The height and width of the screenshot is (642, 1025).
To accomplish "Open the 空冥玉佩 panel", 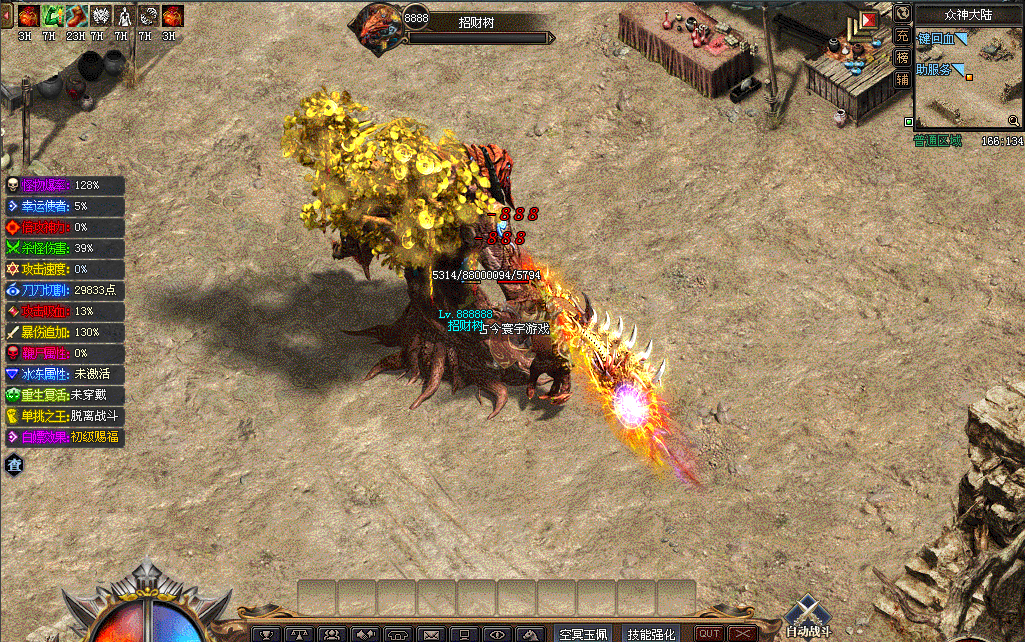I will click(x=582, y=634).
